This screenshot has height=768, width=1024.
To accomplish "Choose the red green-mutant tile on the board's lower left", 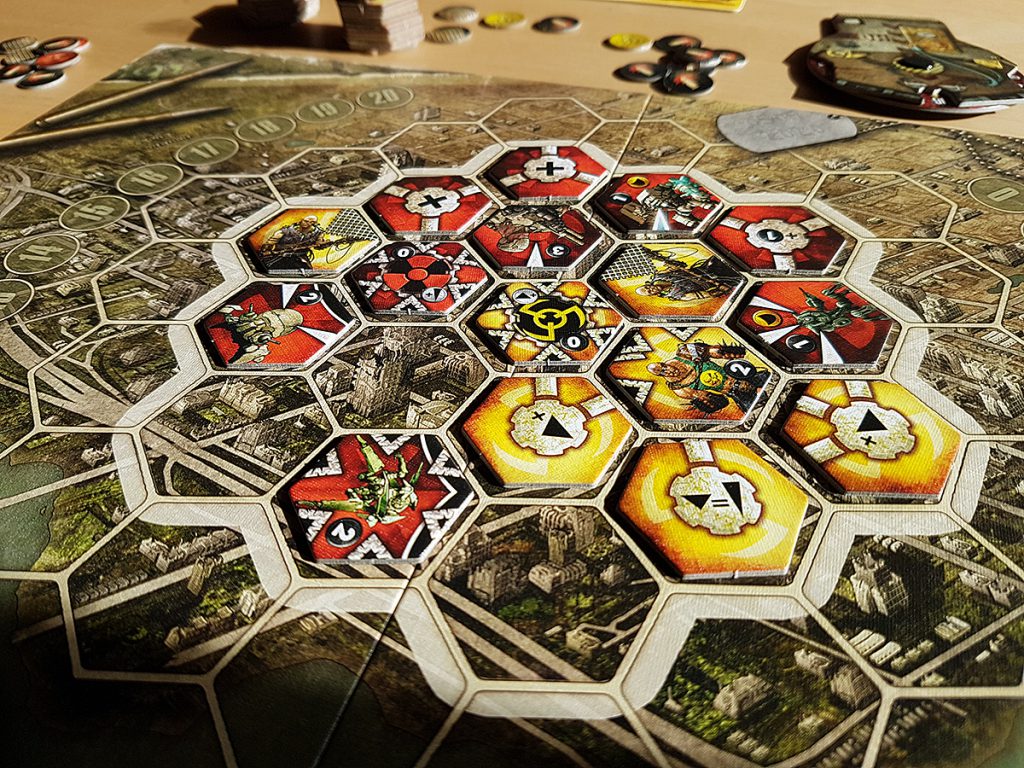I will [x=380, y=497].
